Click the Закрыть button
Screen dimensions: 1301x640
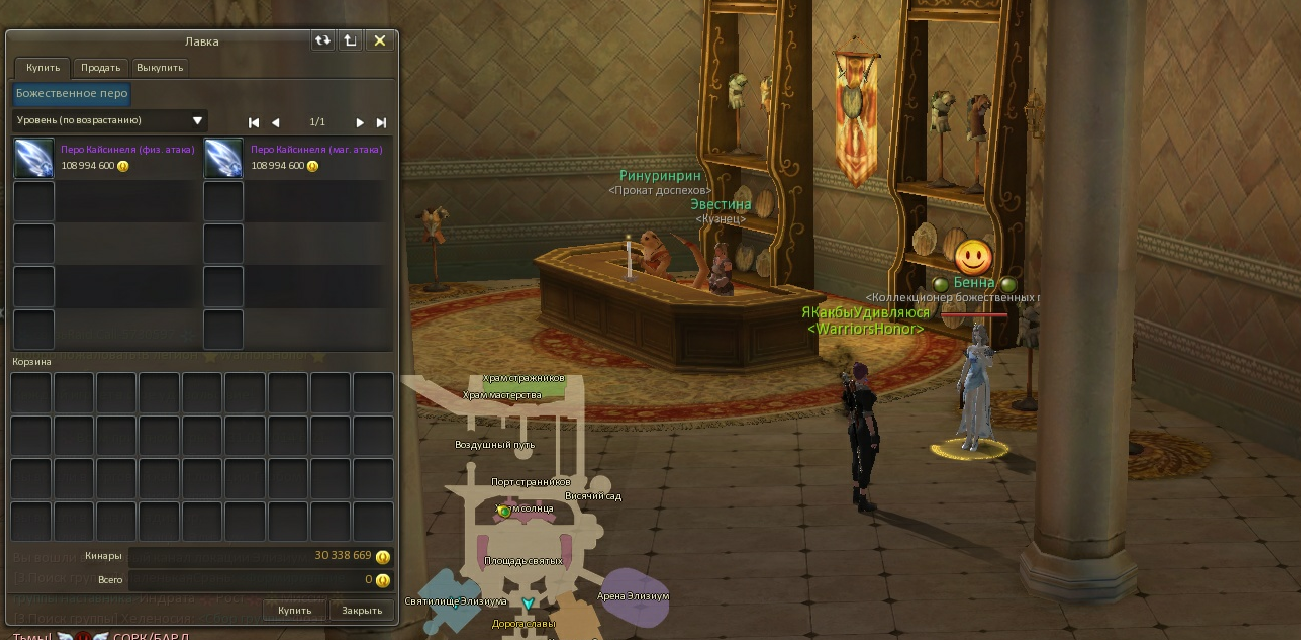pyautogui.click(x=362, y=610)
